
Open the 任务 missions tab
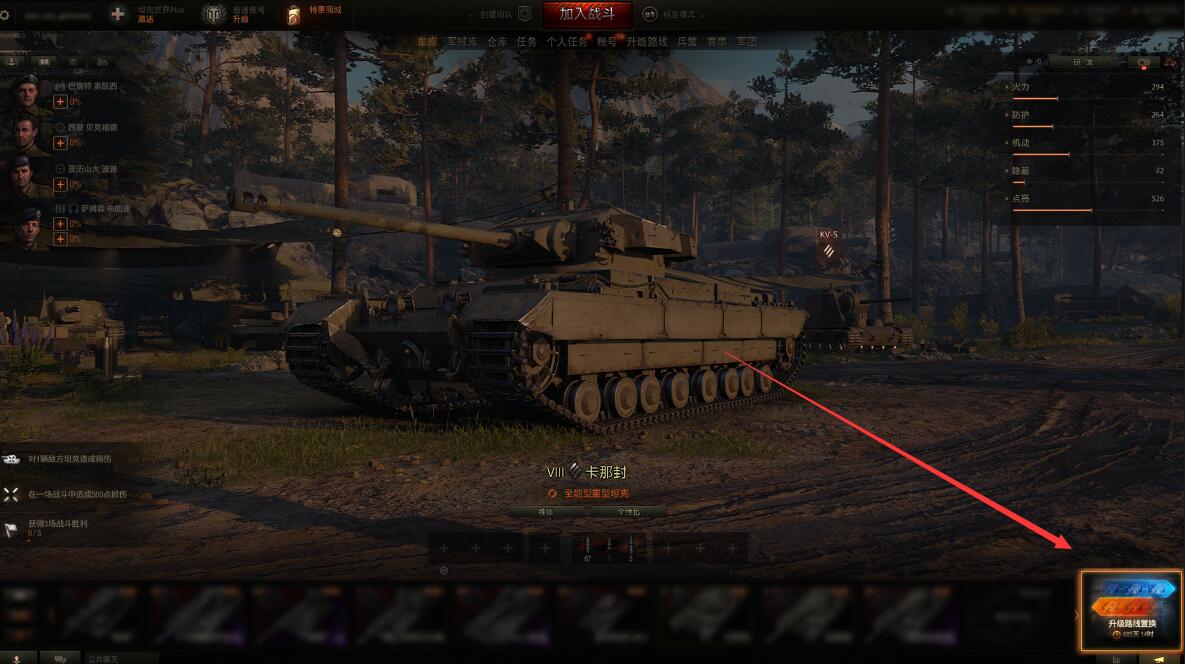click(527, 42)
